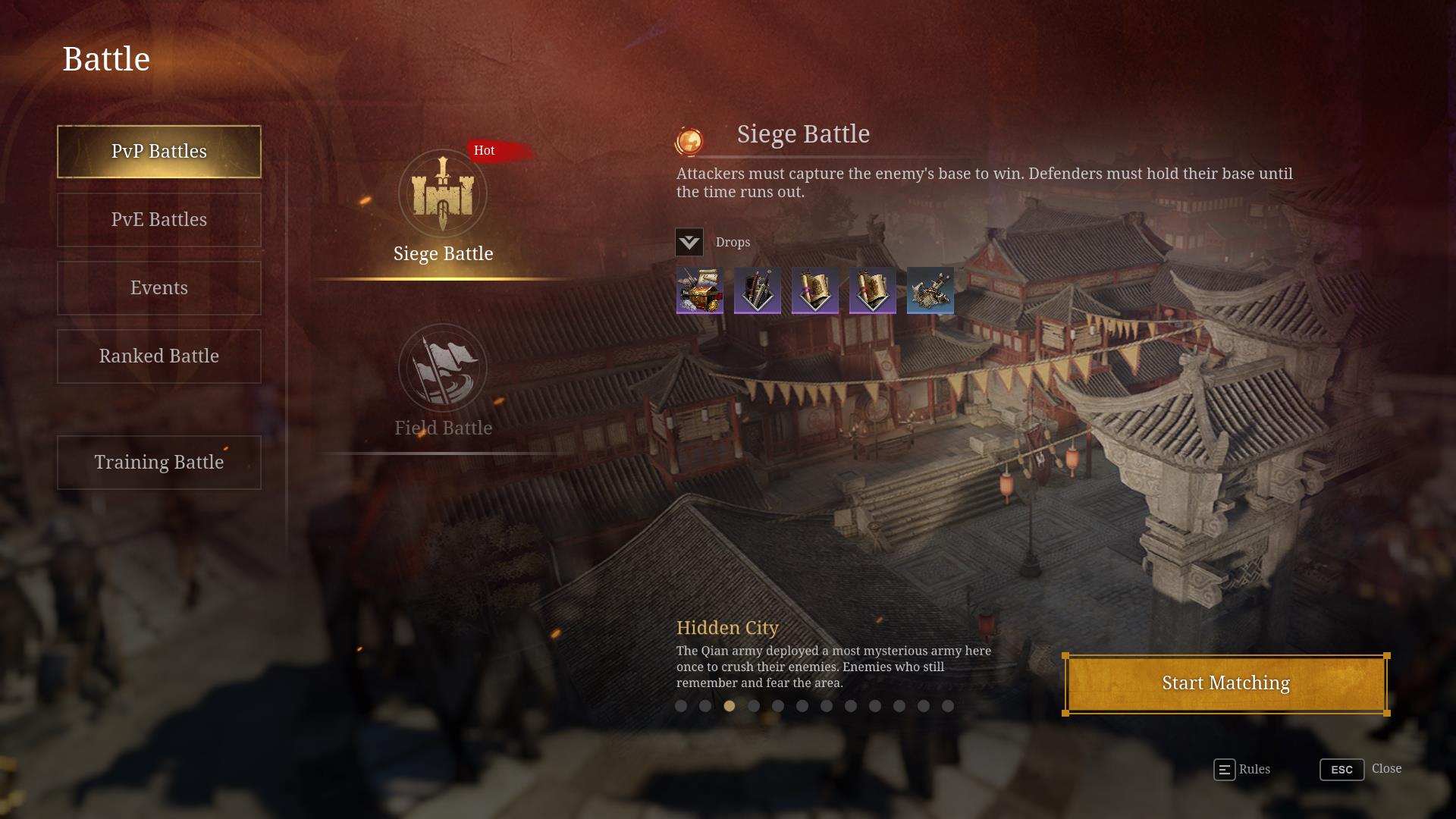
Task: Inspect the weapons bundle drop icon
Action: [757, 290]
